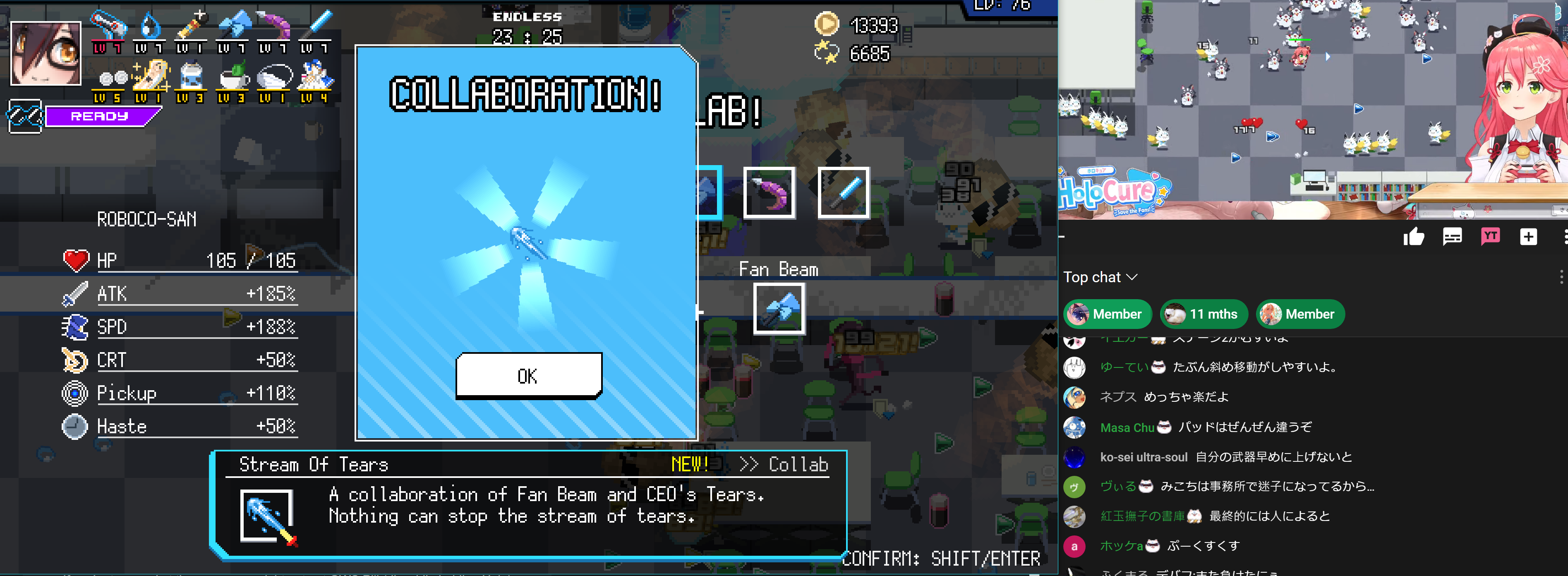The height and width of the screenshot is (576, 1568).
Task: Like the stream with the thumbs-up button
Action: pos(1413,237)
